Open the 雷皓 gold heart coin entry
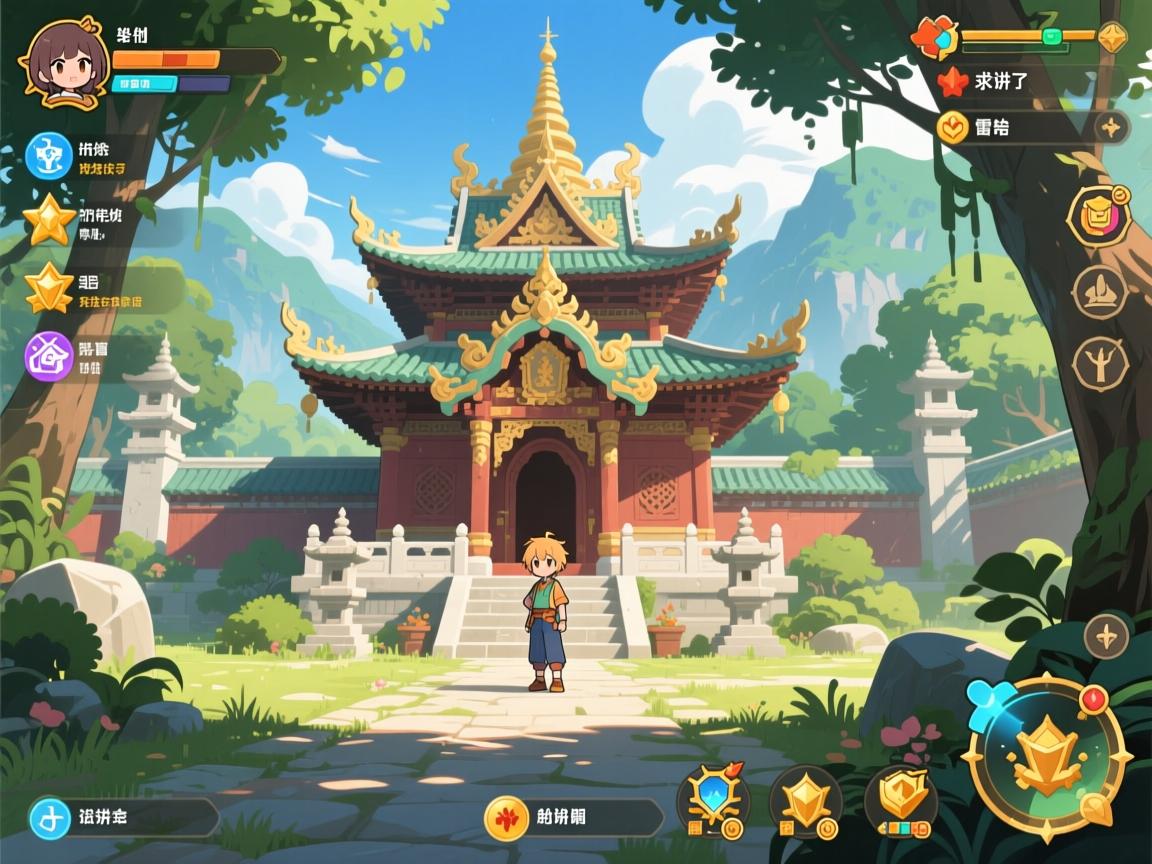This screenshot has width=1152, height=864. pyautogui.click(x=953, y=127)
